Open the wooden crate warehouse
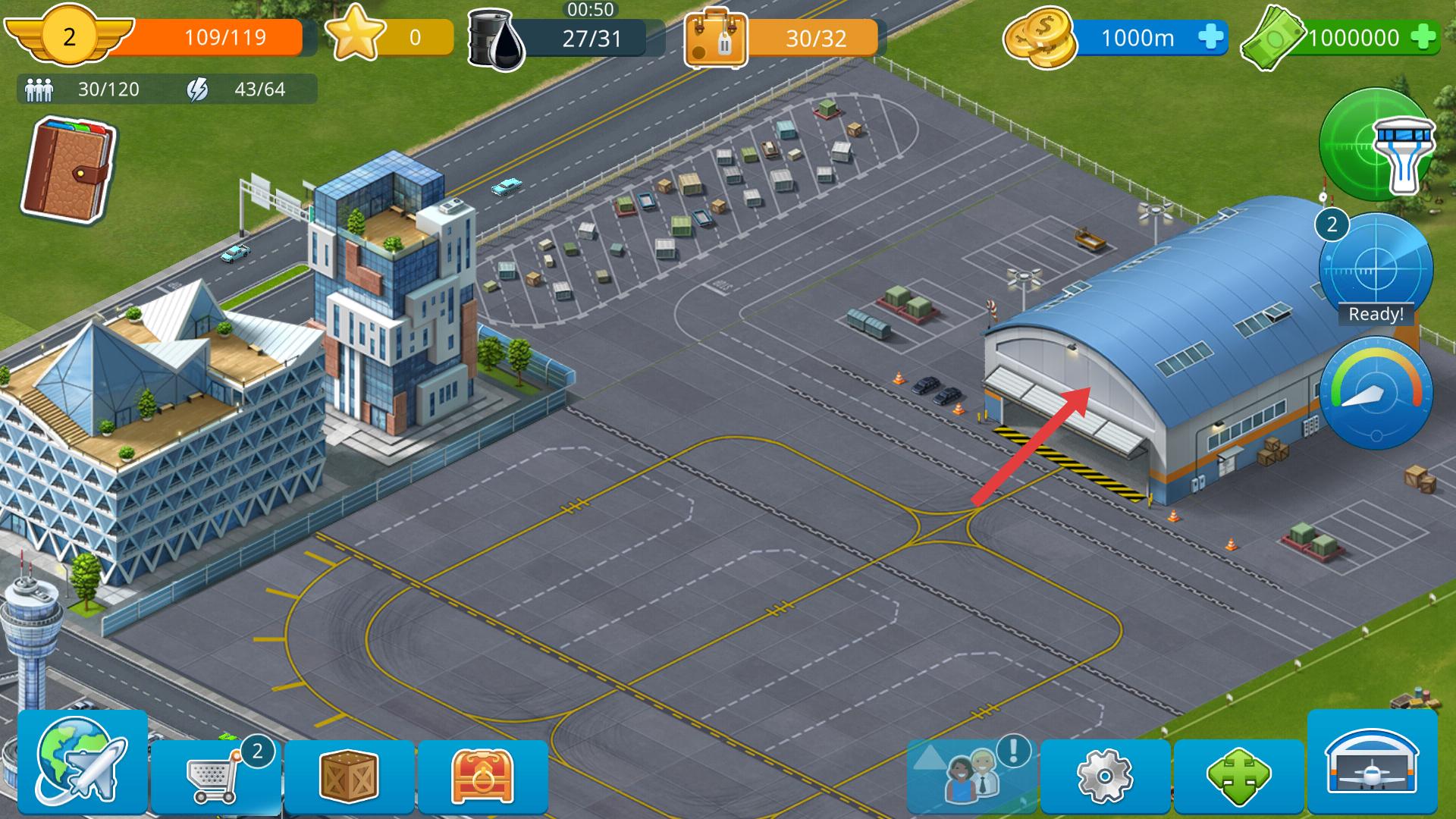Image resolution: width=1456 pixels, height=819 pixels. 349,775
